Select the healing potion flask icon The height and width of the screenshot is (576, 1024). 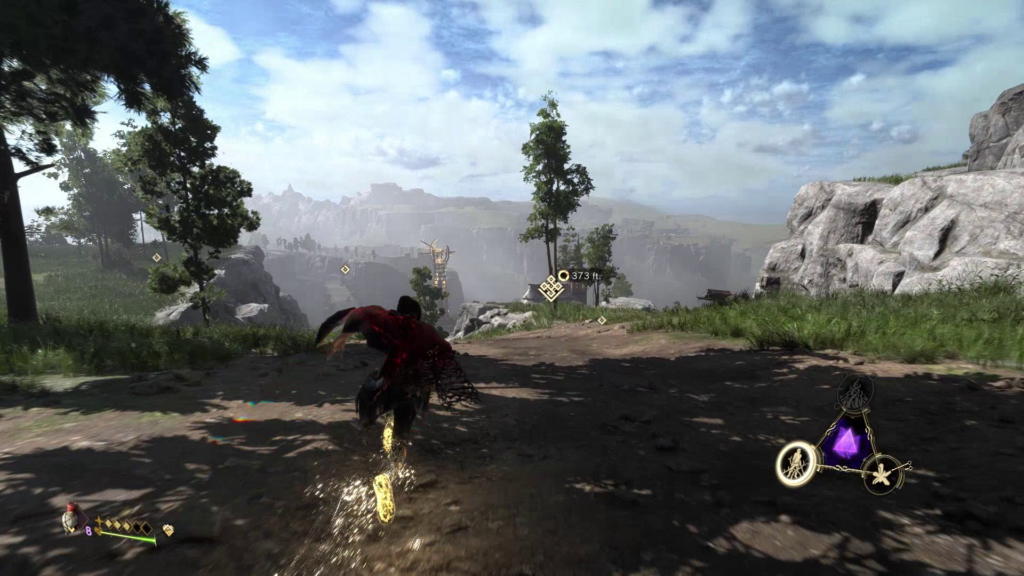70,518
